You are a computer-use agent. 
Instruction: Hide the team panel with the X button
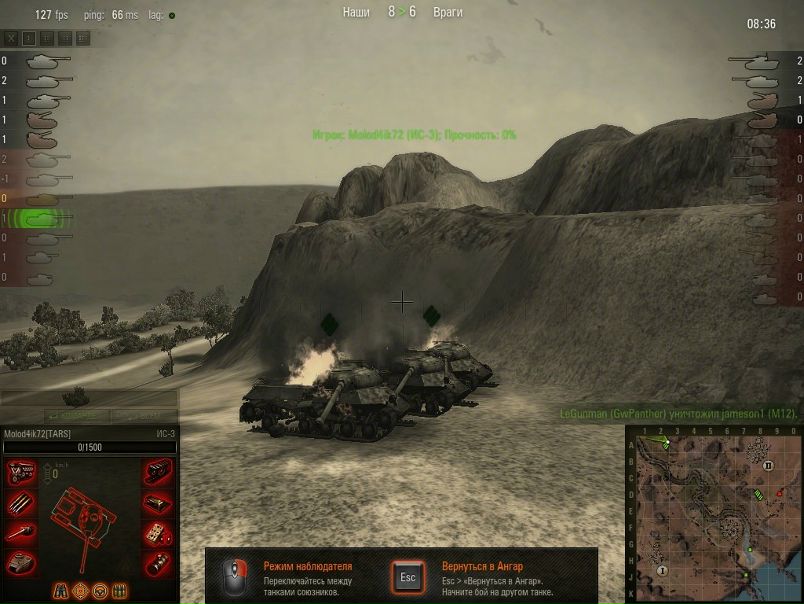click(x=12, y=38)
